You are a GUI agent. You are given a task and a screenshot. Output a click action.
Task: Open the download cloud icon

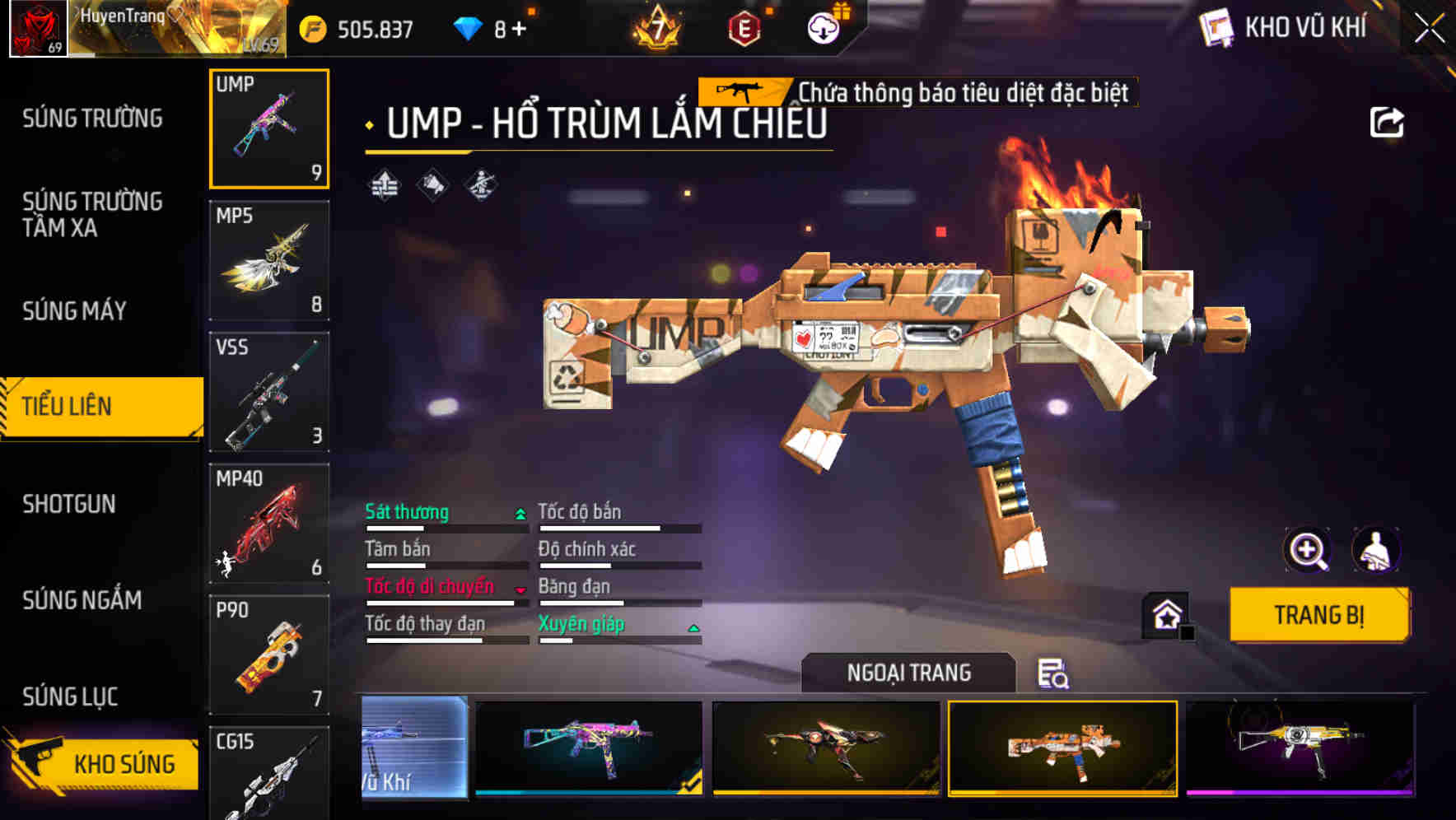823,29
